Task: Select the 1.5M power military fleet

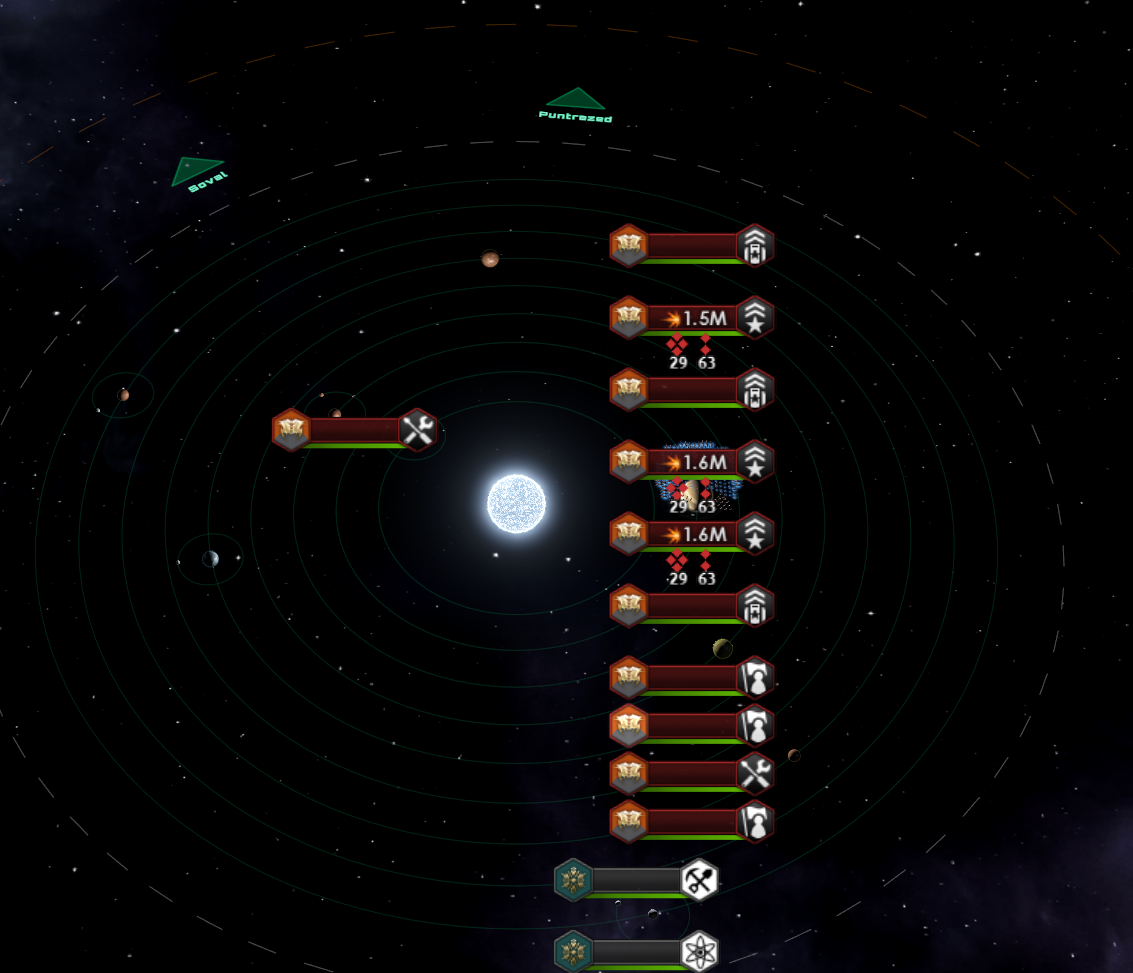Action: click(692, 318)
